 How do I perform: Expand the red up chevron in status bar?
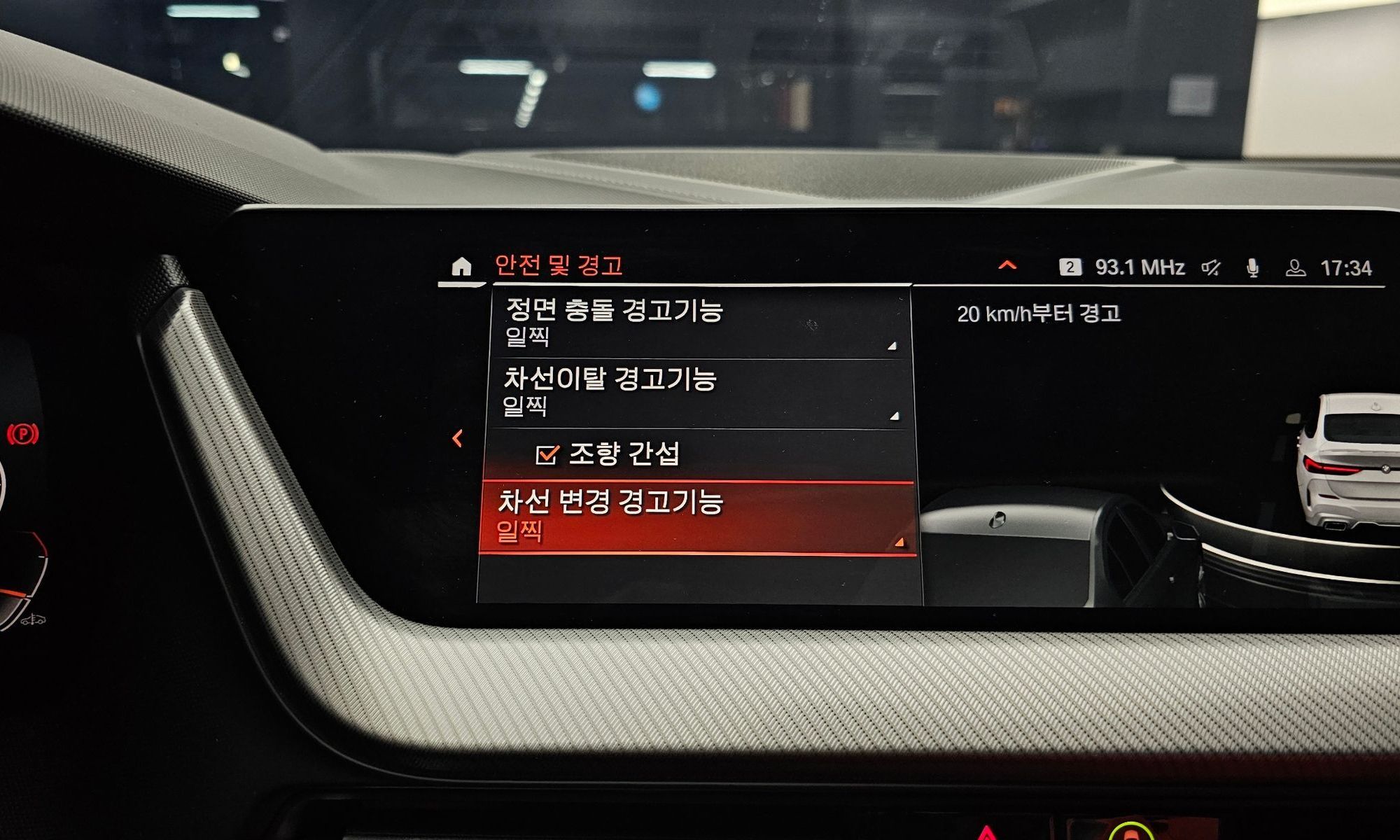coord(1007,265)
